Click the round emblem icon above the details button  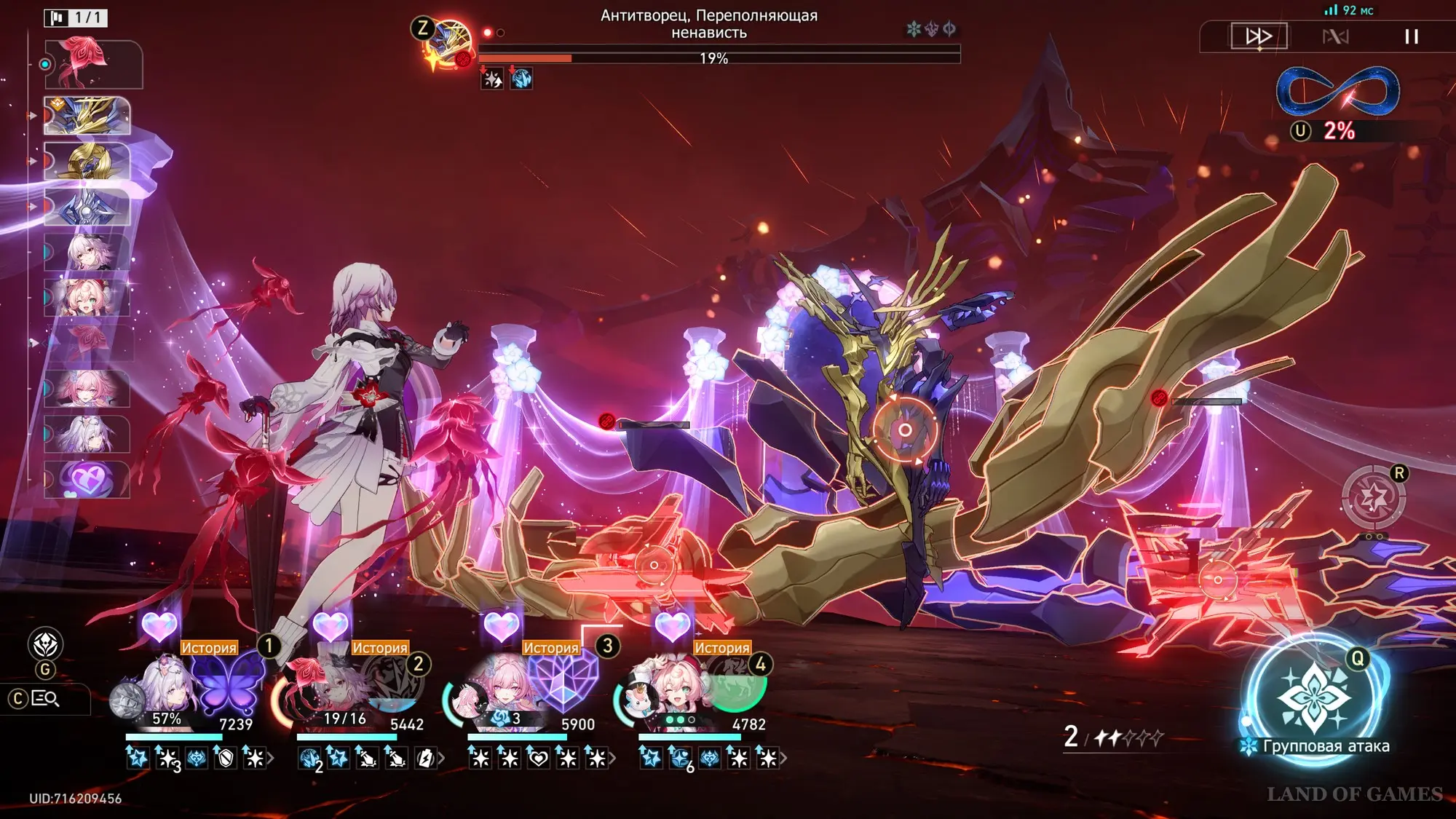45,644
